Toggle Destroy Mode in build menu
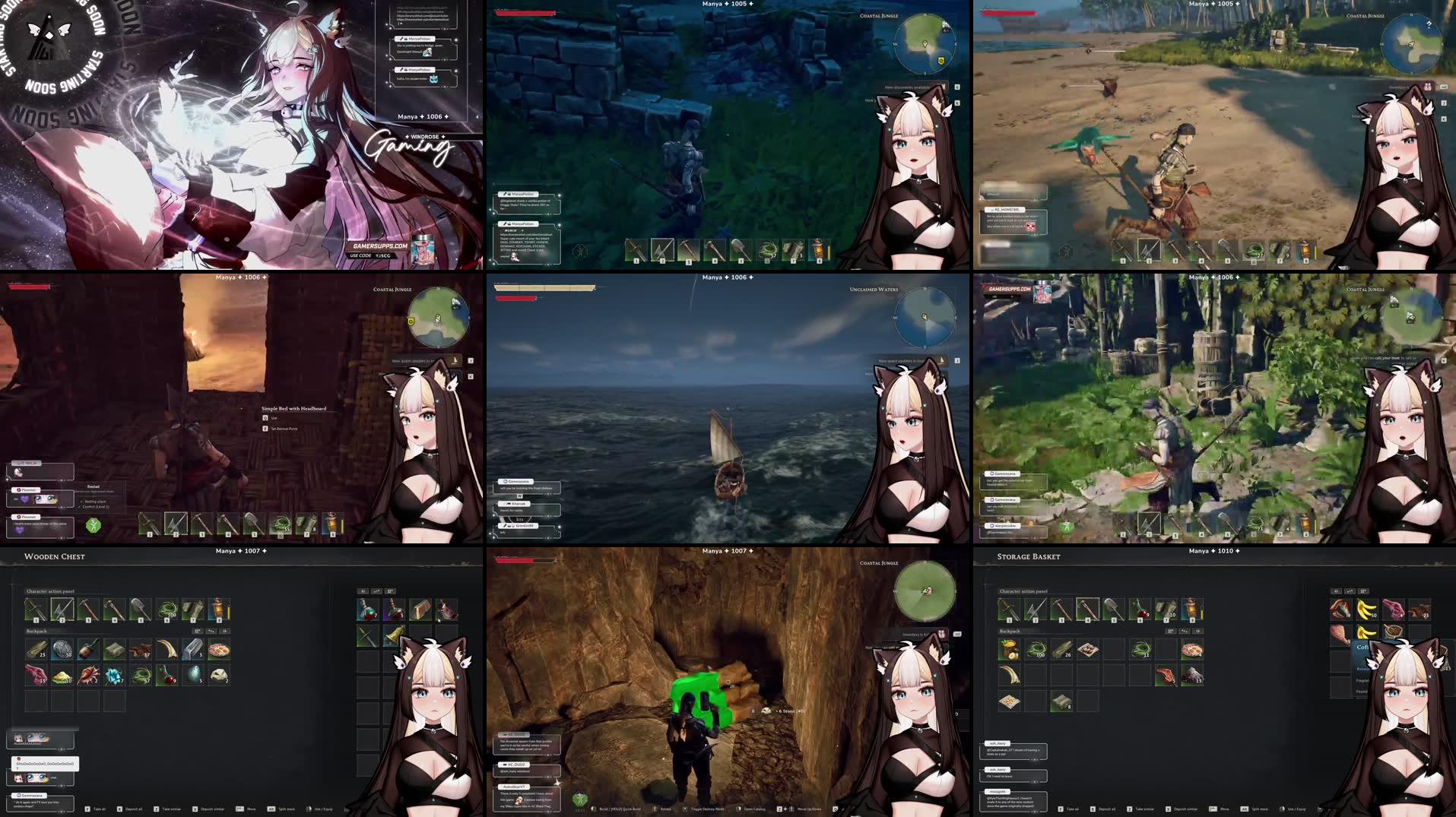 (707, 809)
